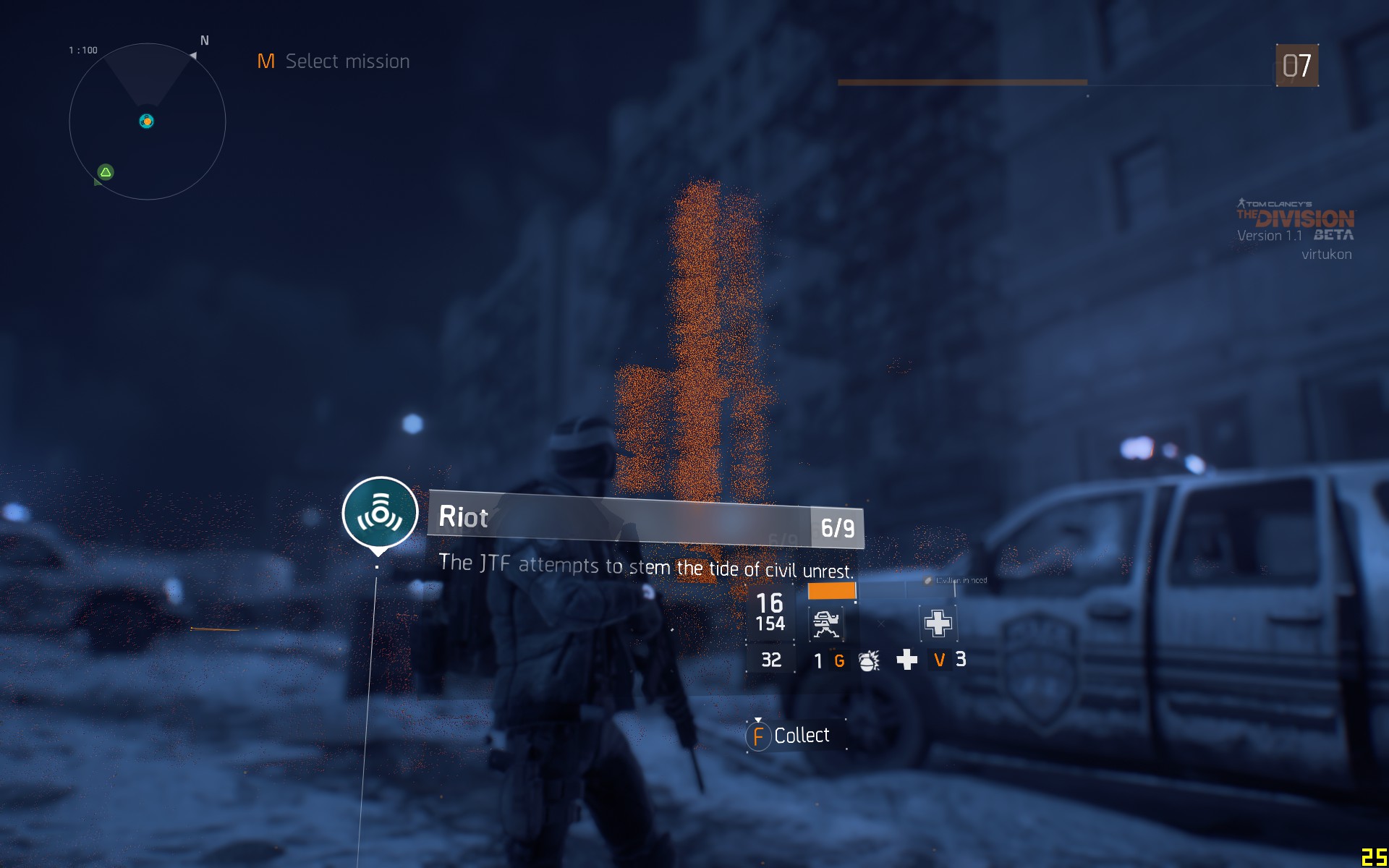This screenshot has width=1389, height=868.
Task: Click the level 07 badge
Action: tap(1296, 66)
